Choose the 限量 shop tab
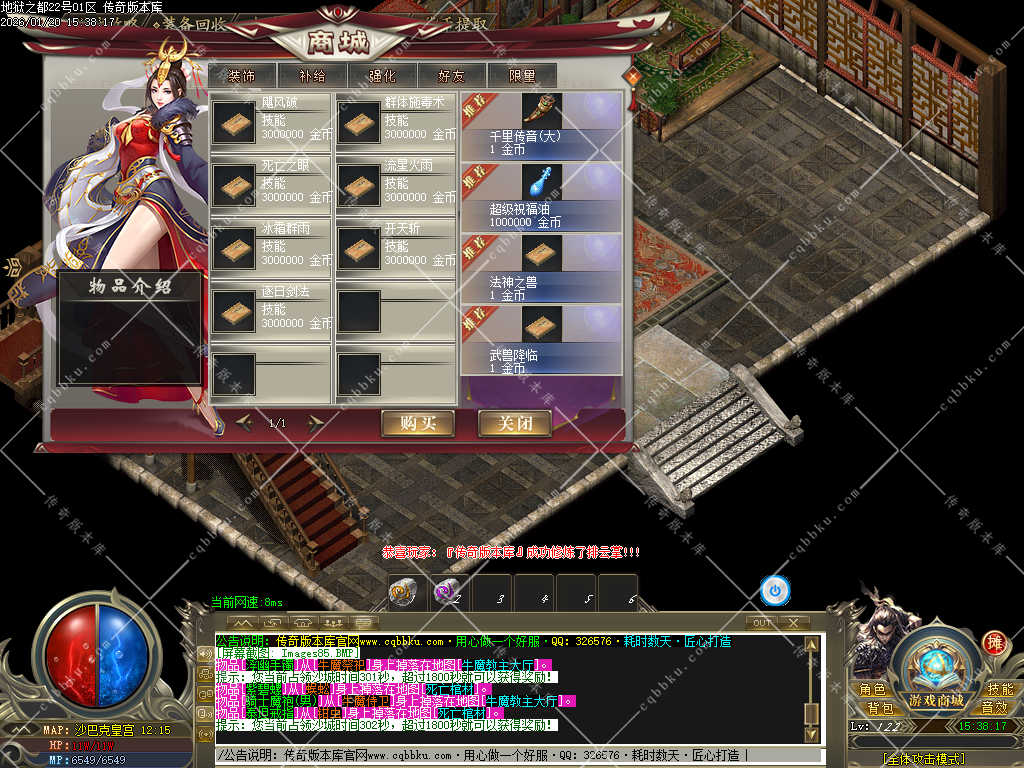Image resolution: width=1024 pixels, height=768 pixels. (x=521, y=75)
